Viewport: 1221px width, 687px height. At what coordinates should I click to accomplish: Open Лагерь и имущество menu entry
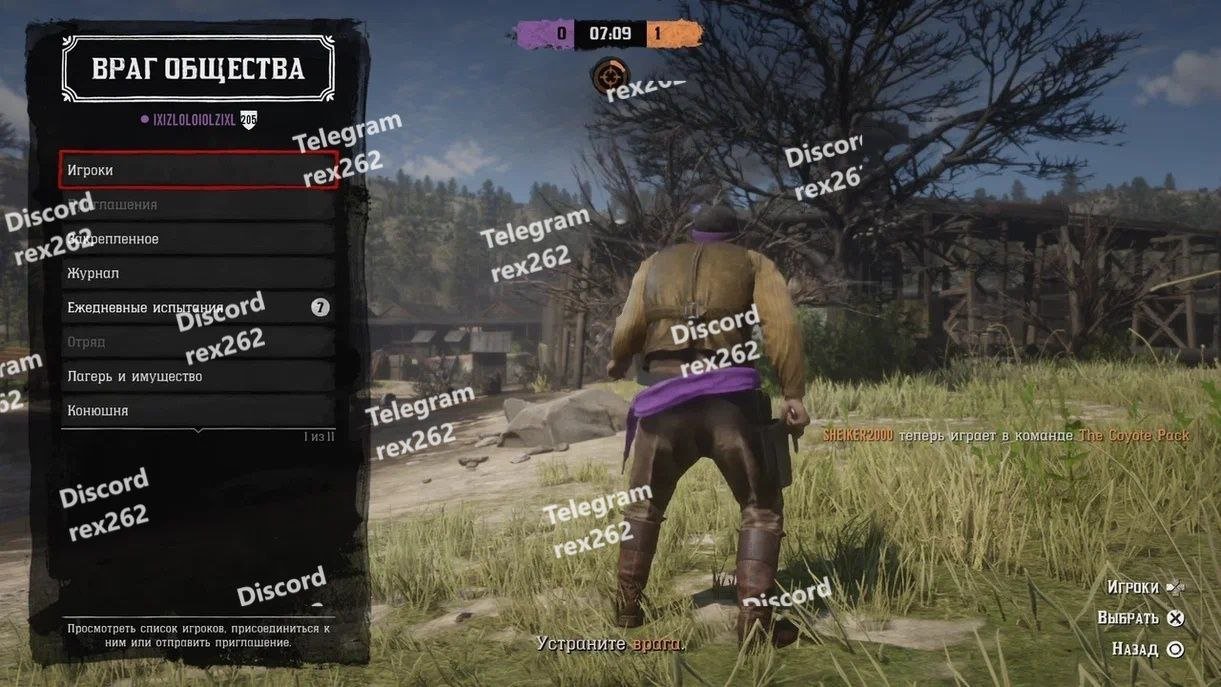point(198,376)
